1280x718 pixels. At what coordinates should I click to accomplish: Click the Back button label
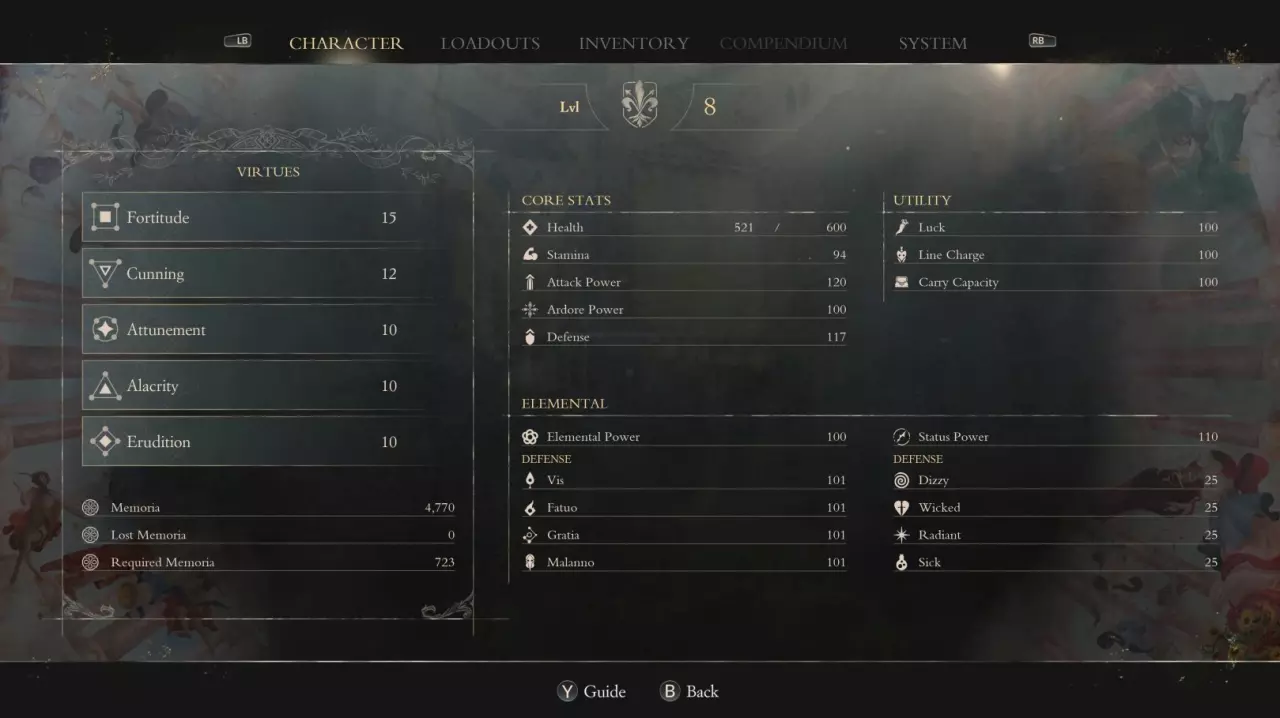click(701, 691)
